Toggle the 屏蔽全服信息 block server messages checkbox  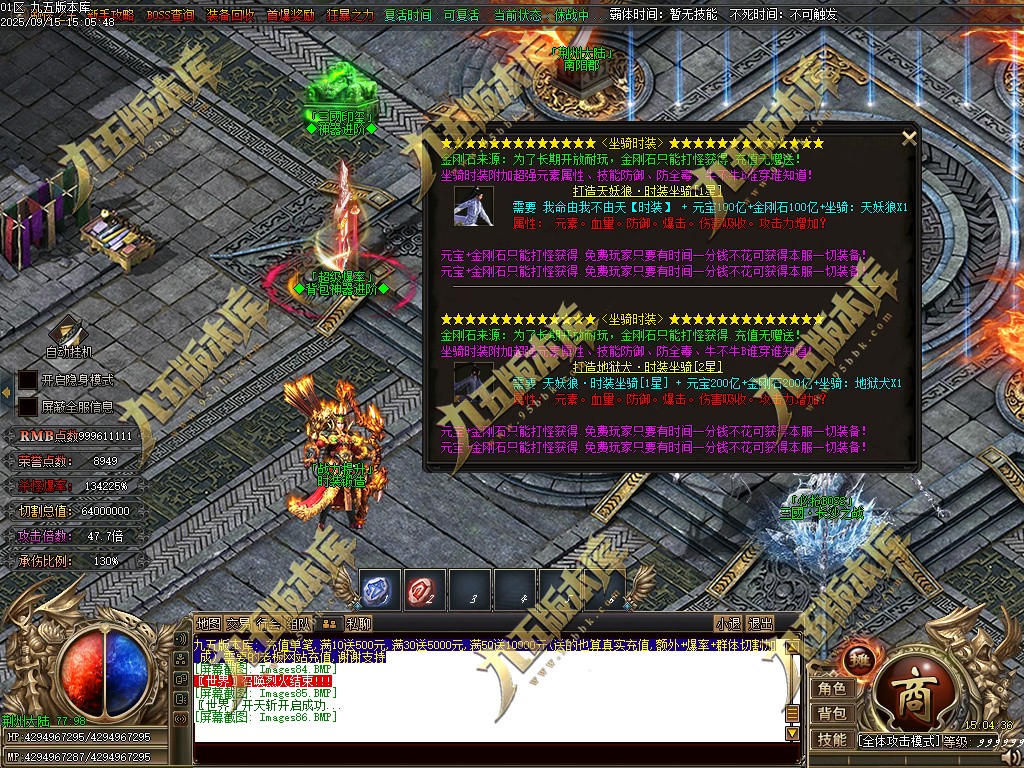[x=28, y=407]
